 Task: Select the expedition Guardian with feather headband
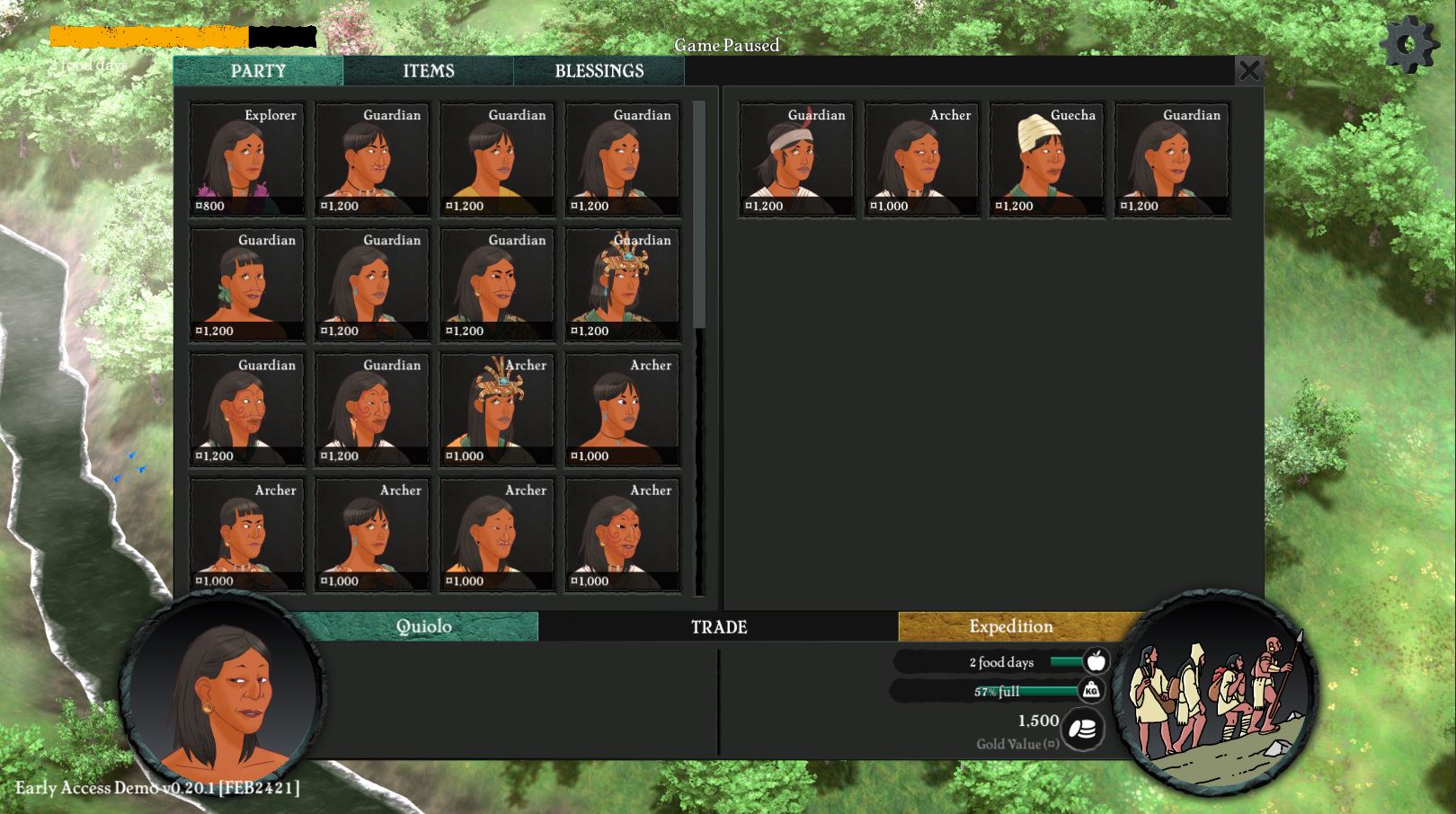(797, 159)
